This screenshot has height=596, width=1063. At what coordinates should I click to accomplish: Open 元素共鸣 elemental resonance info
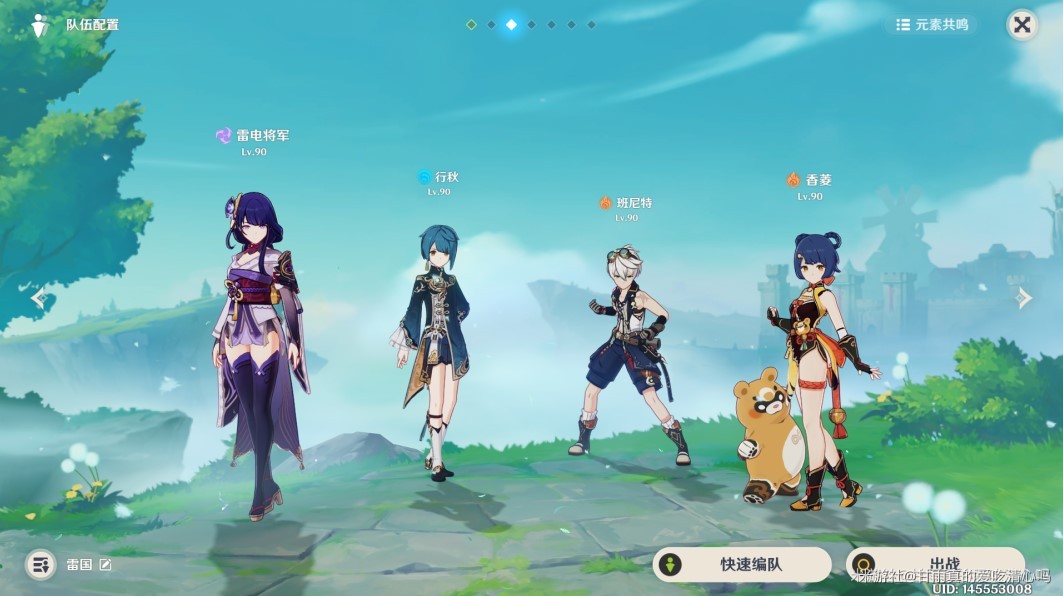pyautogui.click(x=932, y=25)
